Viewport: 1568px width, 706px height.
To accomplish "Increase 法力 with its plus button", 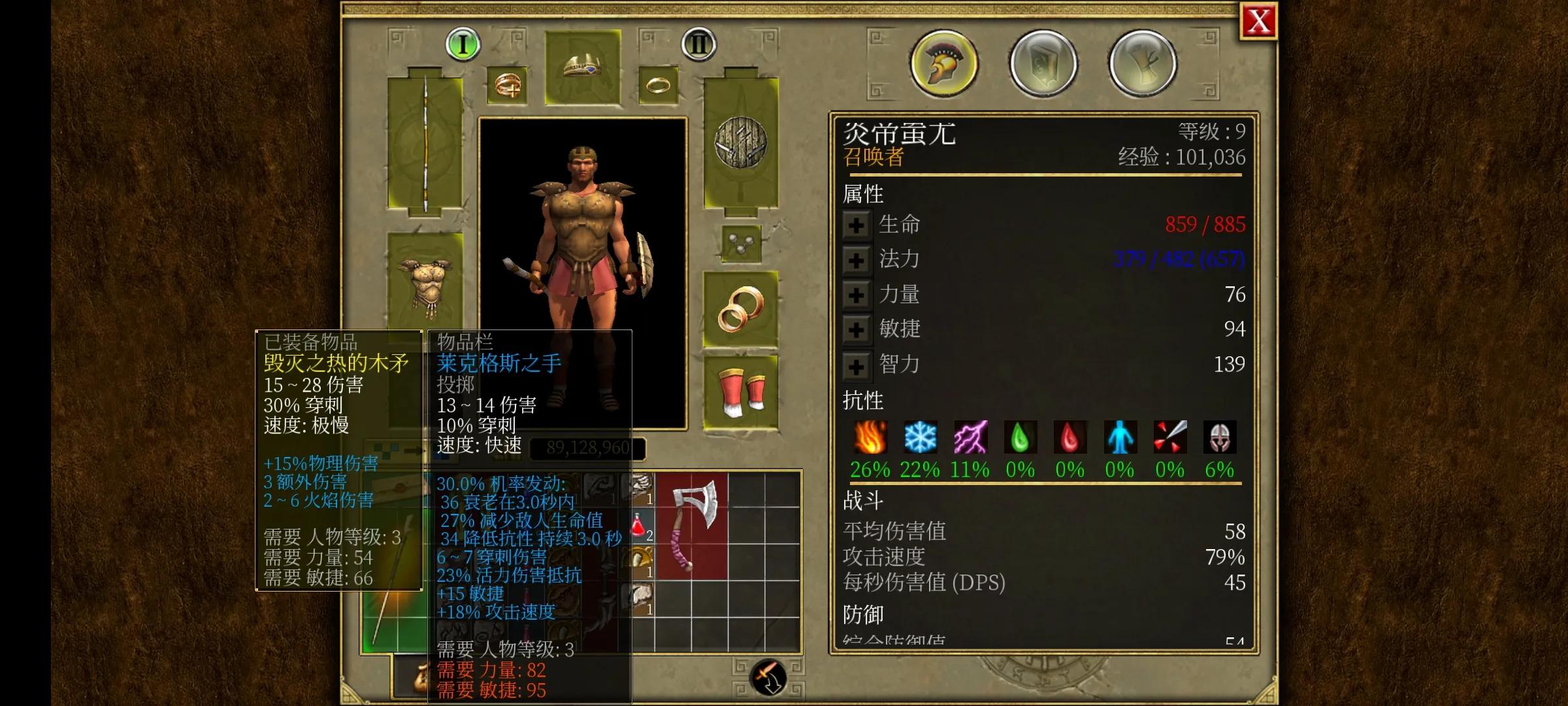I will click(x=857, y=260).
